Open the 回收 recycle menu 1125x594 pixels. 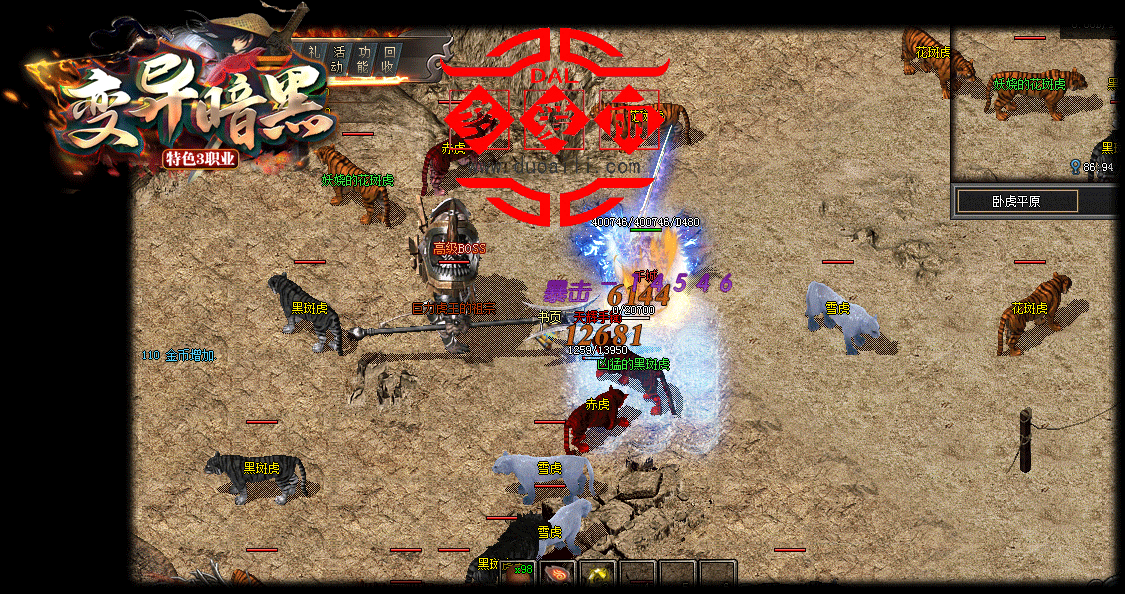(390, 59)
